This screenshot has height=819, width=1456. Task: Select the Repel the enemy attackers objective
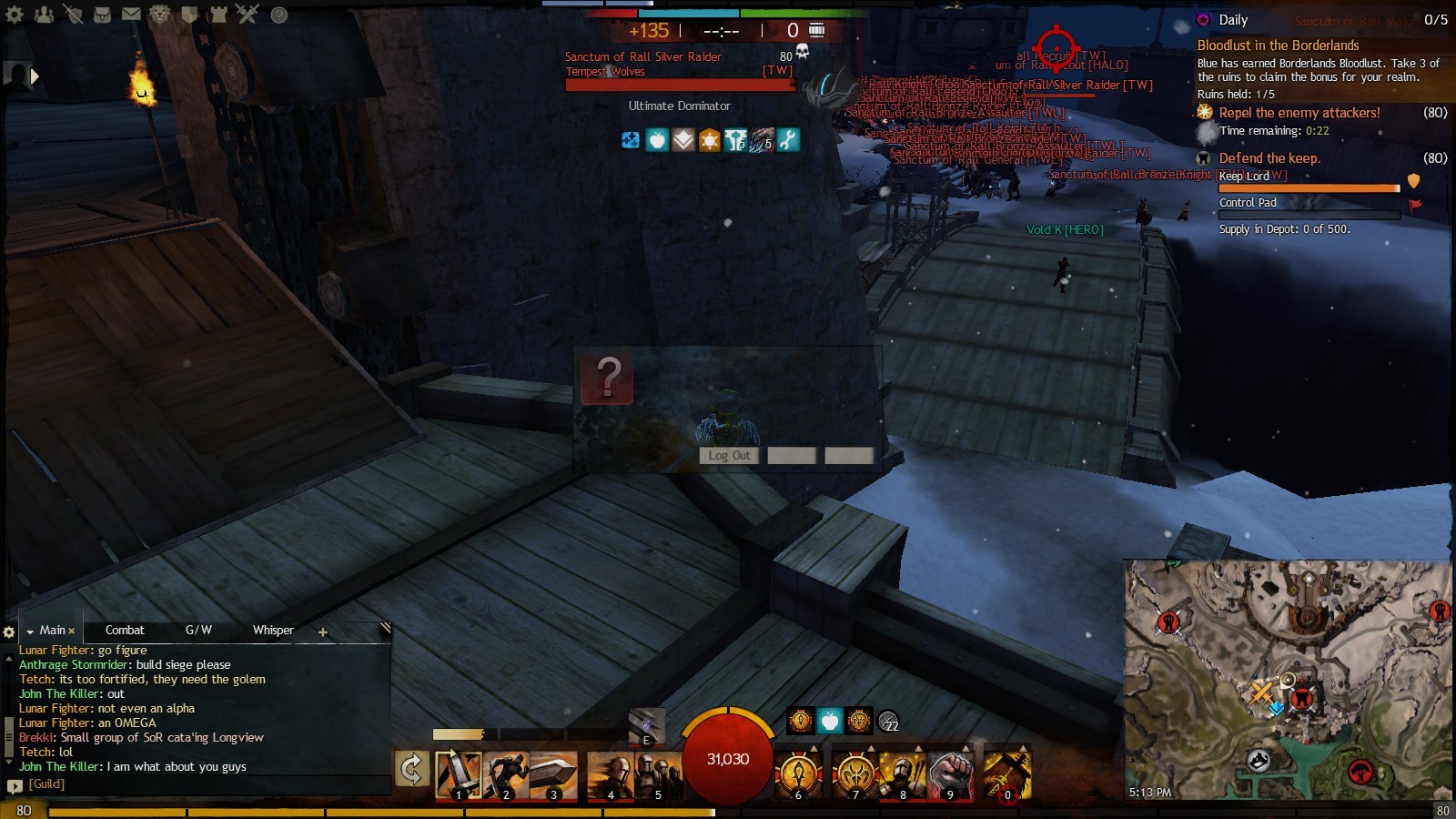click(x=1299, y=113)
